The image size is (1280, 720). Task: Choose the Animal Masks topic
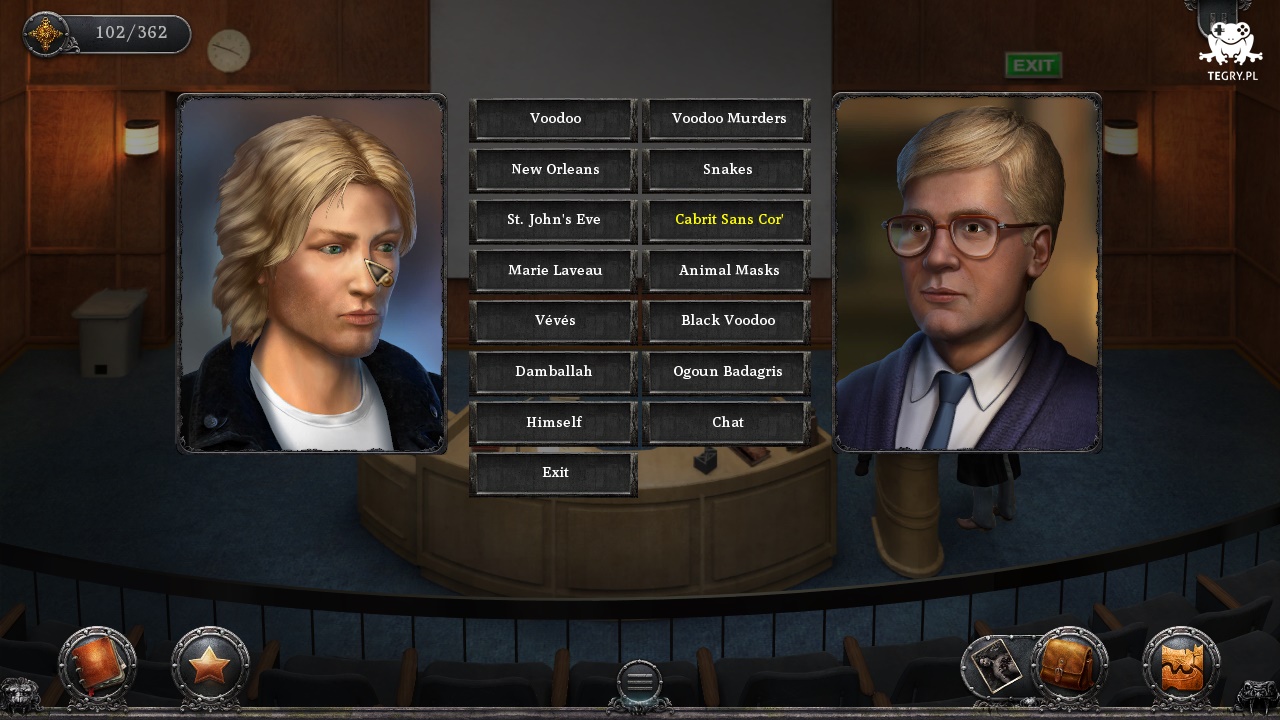(727, 271)
